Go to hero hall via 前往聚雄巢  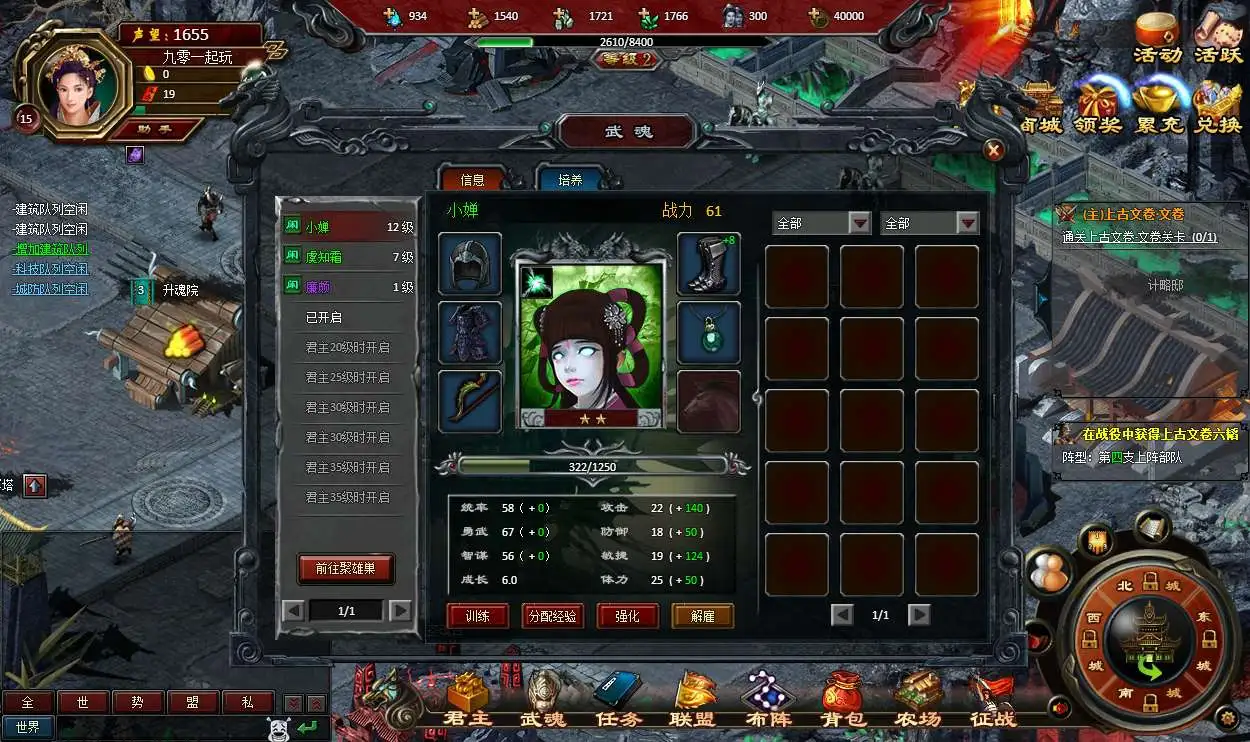346,568
